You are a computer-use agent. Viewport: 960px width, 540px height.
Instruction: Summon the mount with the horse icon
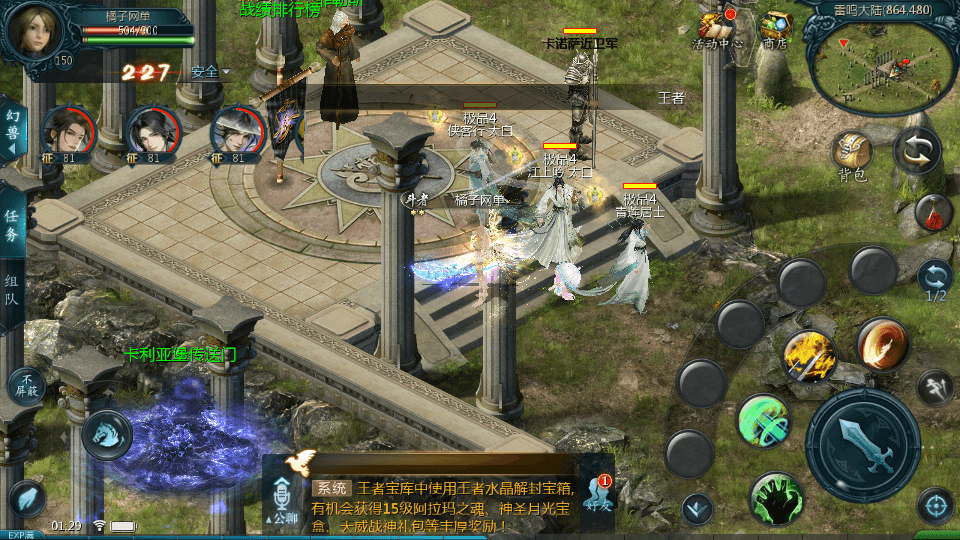point(105,434)
